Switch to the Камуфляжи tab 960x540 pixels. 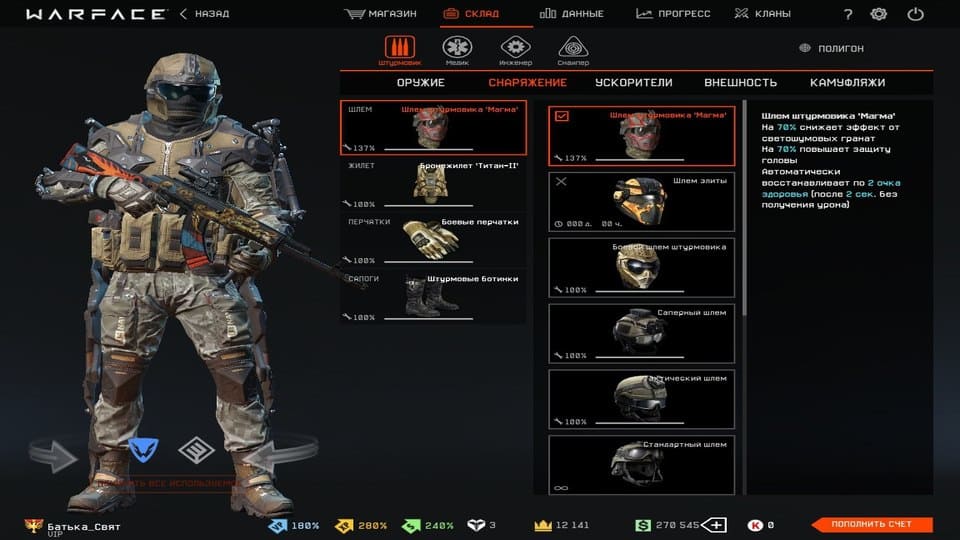click(847, 83)
